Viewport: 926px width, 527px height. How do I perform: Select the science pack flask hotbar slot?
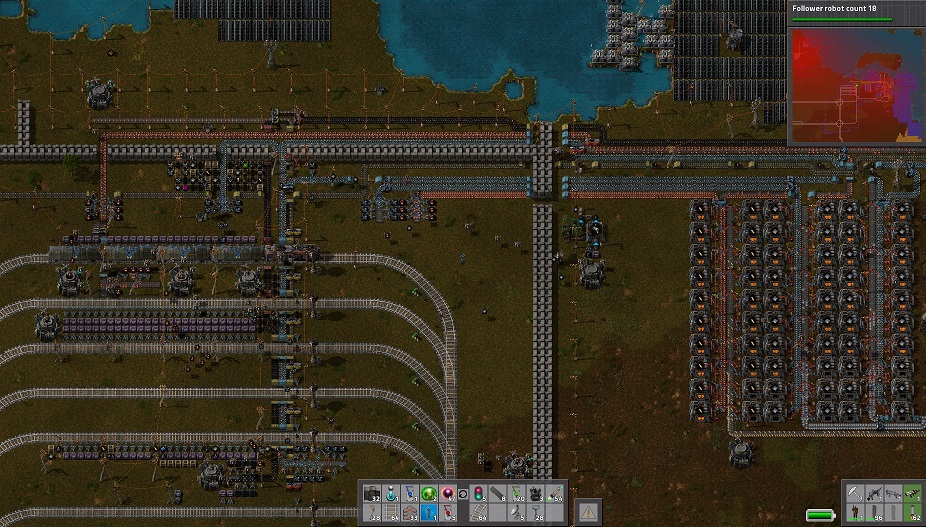(391, 493)
